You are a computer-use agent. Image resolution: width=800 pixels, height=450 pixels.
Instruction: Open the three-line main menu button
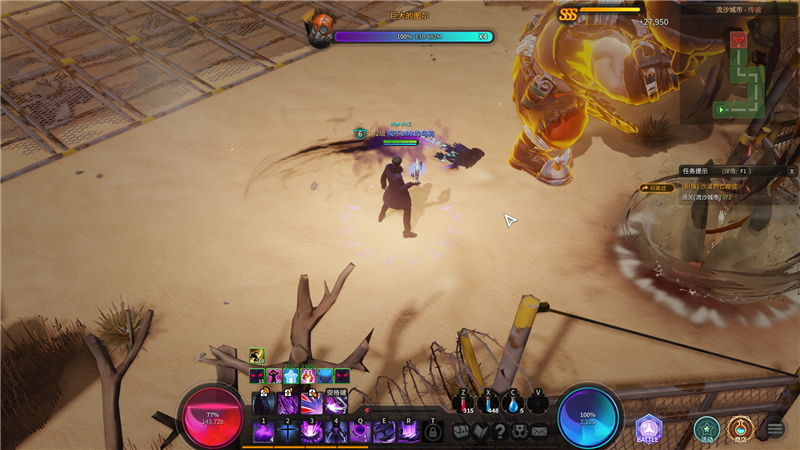[774, 429]
